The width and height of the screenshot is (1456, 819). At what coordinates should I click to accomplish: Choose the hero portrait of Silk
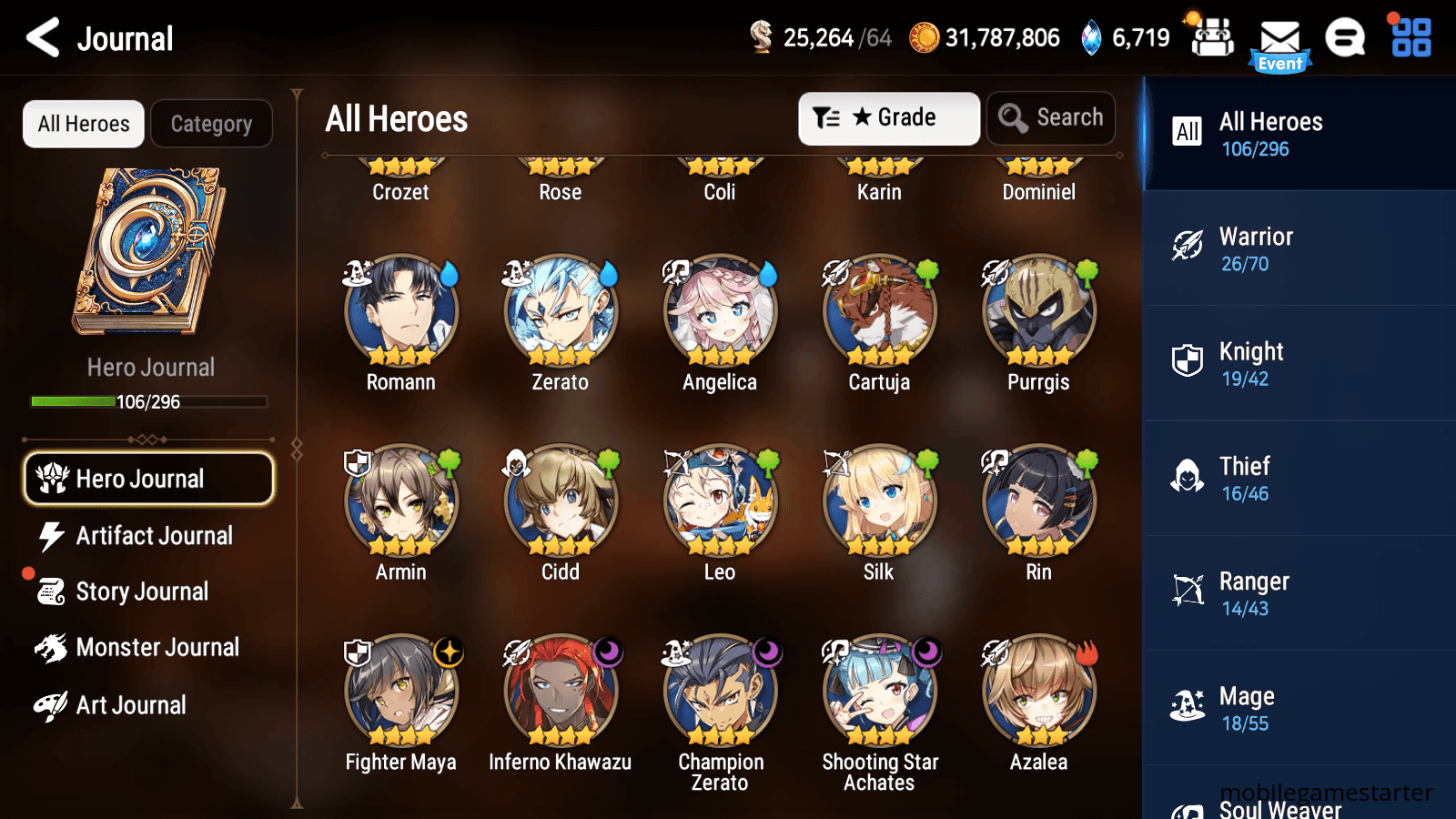879,501
